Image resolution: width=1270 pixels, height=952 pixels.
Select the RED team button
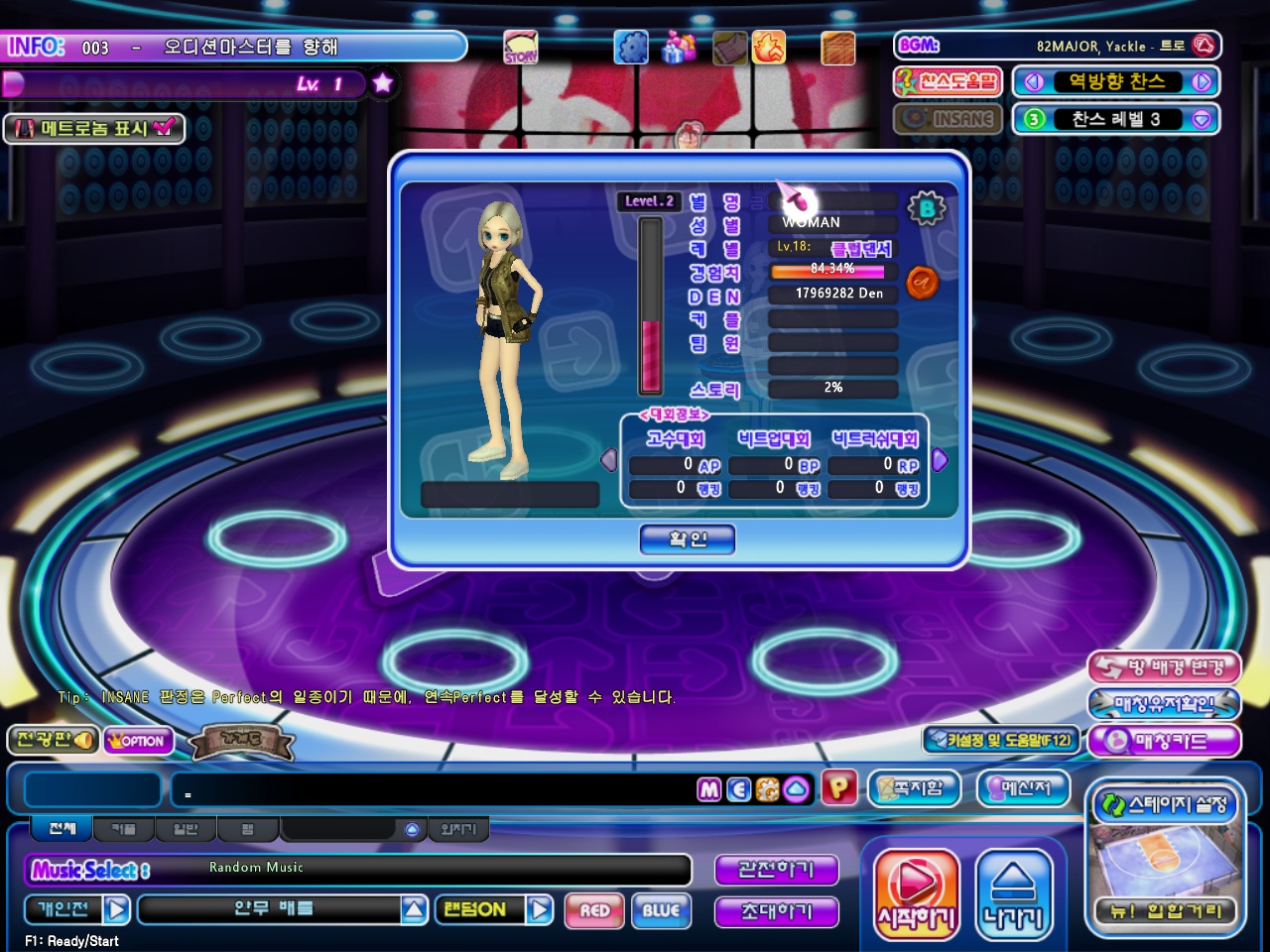pos(594,910)
